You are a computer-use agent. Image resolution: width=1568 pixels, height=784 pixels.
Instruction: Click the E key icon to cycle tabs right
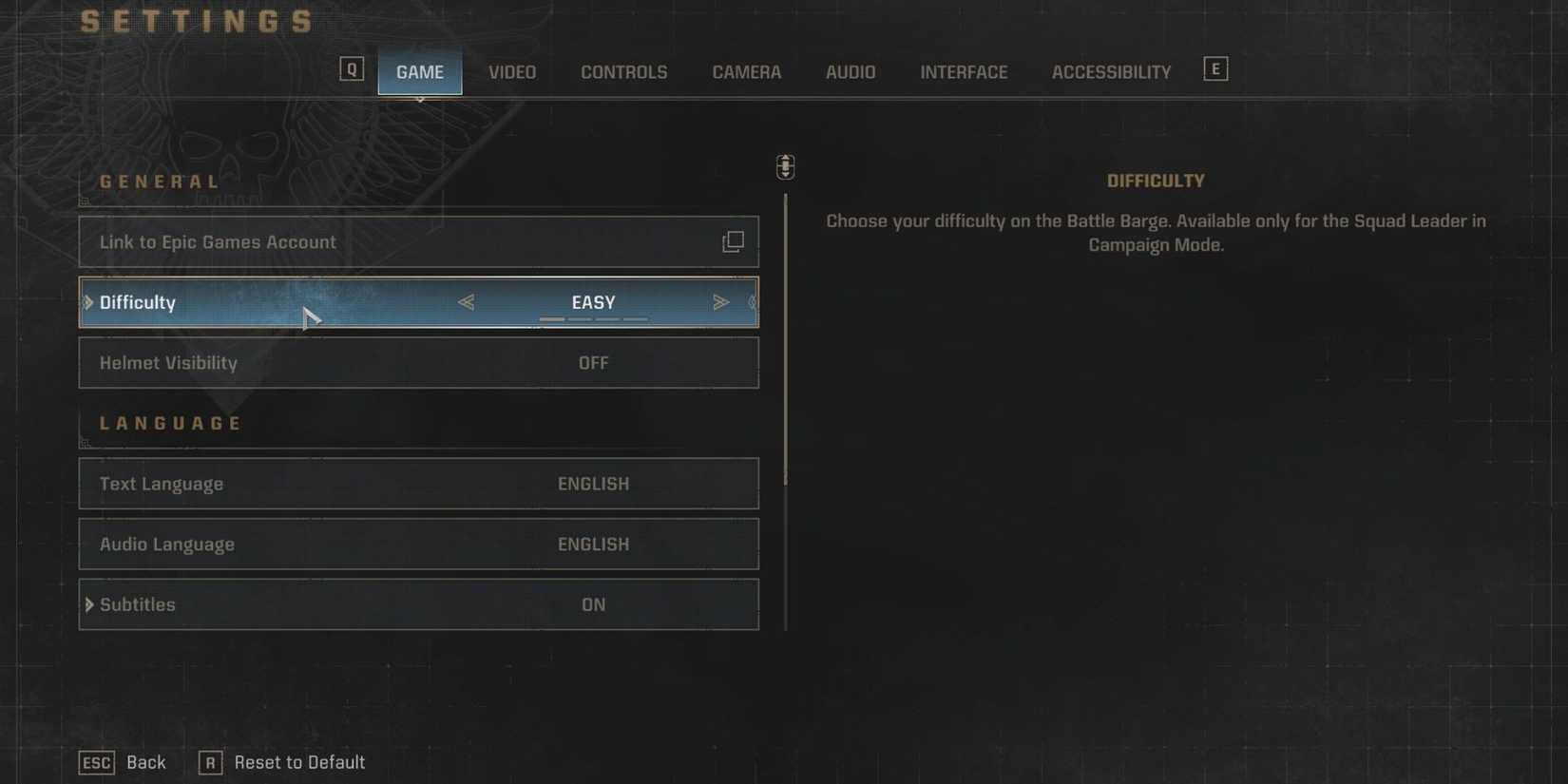pos(1215,67)
